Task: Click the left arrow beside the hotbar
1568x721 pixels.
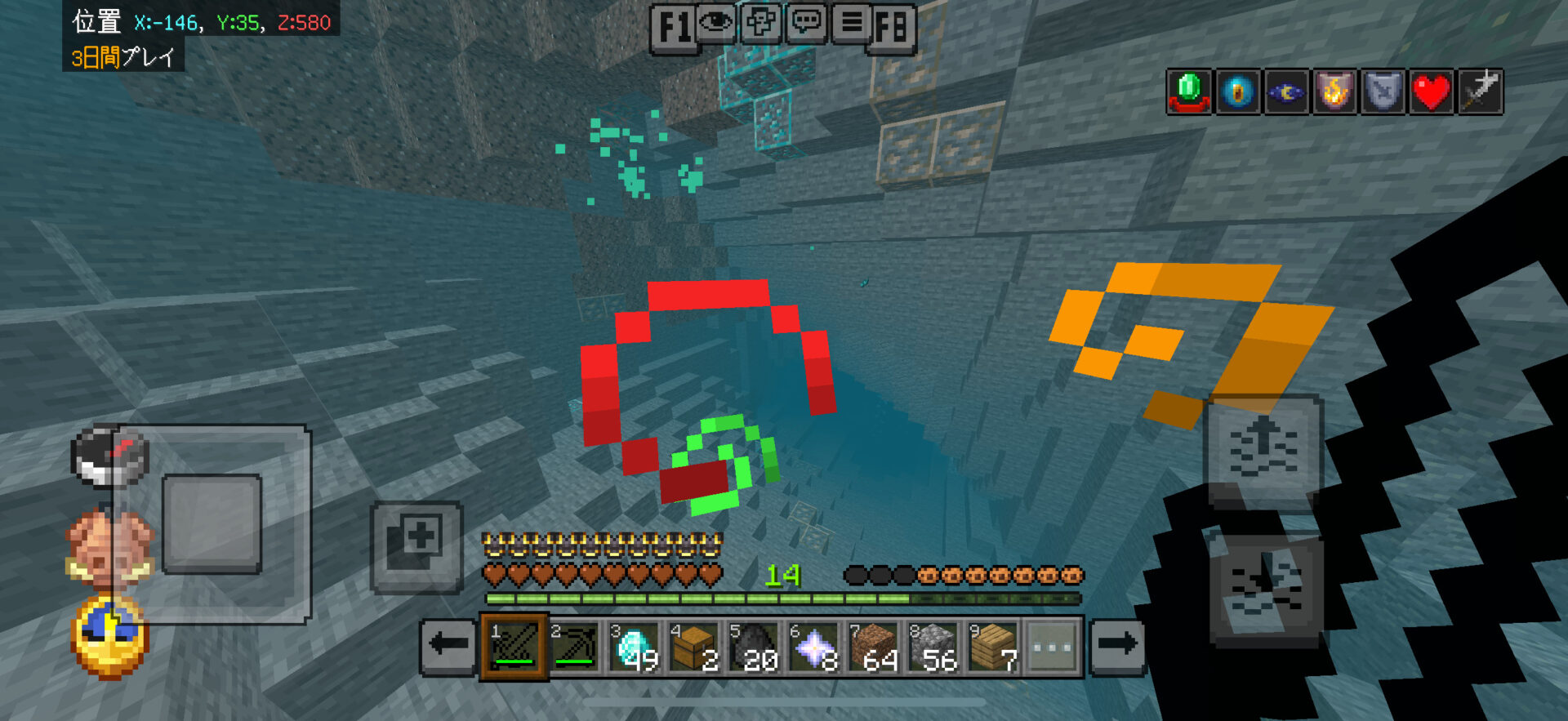Action: [448, 645]
